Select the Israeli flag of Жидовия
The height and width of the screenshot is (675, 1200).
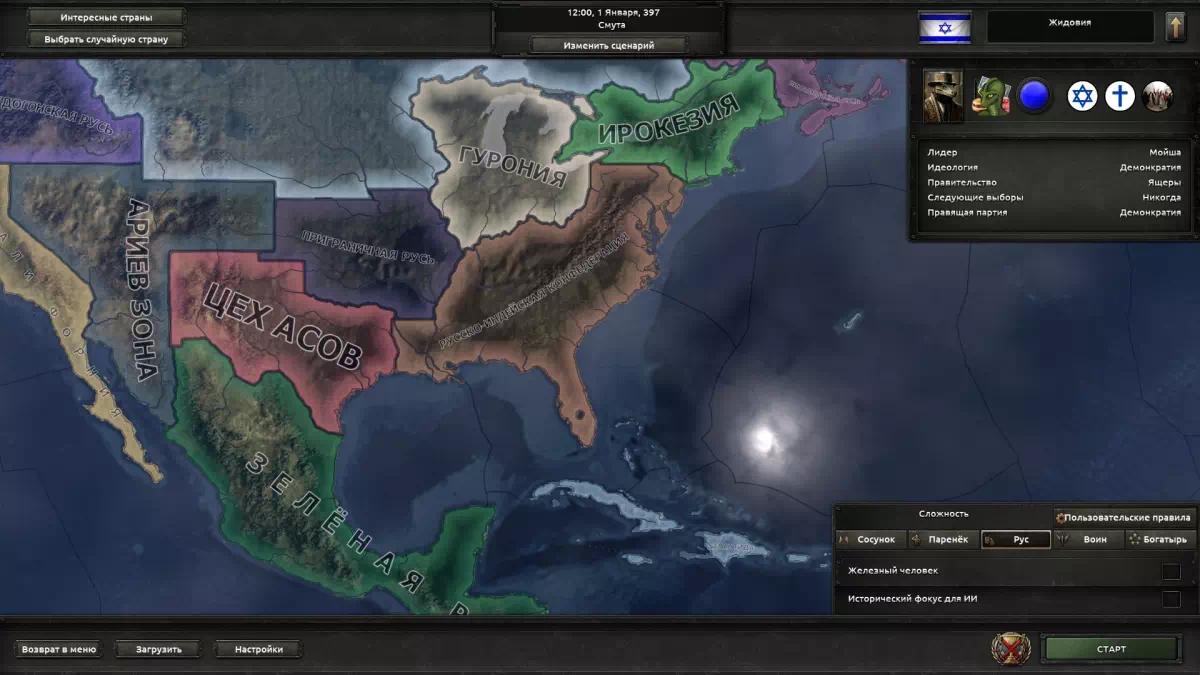(945, 28)
